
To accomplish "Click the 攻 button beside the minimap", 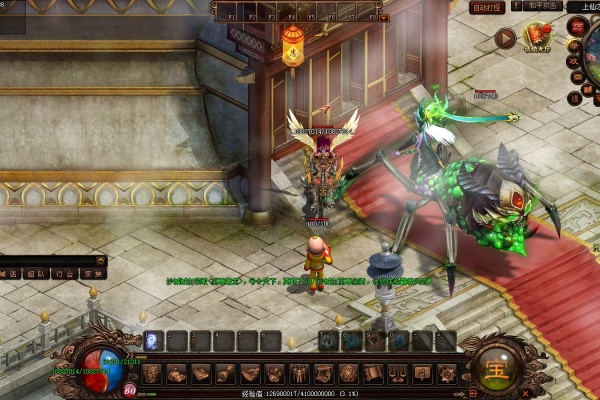I will click(575, 63).
